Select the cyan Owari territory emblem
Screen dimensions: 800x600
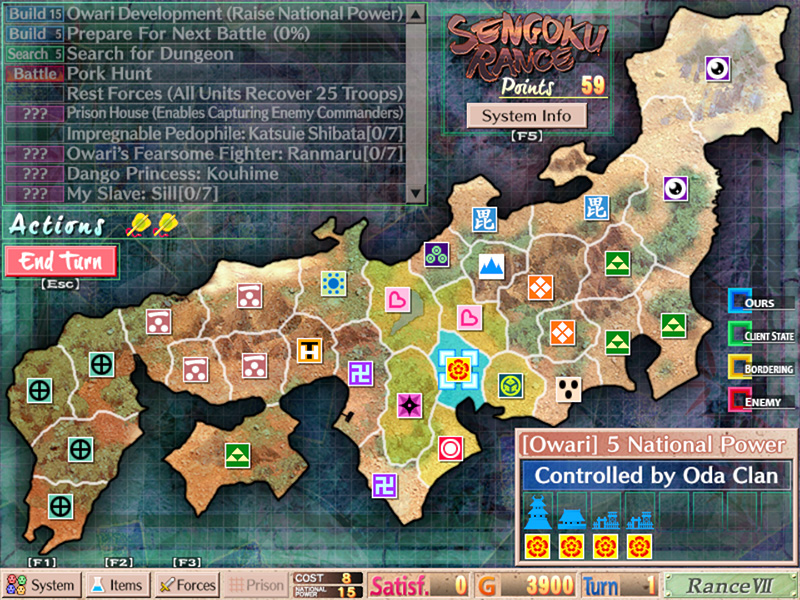point(460,371)
